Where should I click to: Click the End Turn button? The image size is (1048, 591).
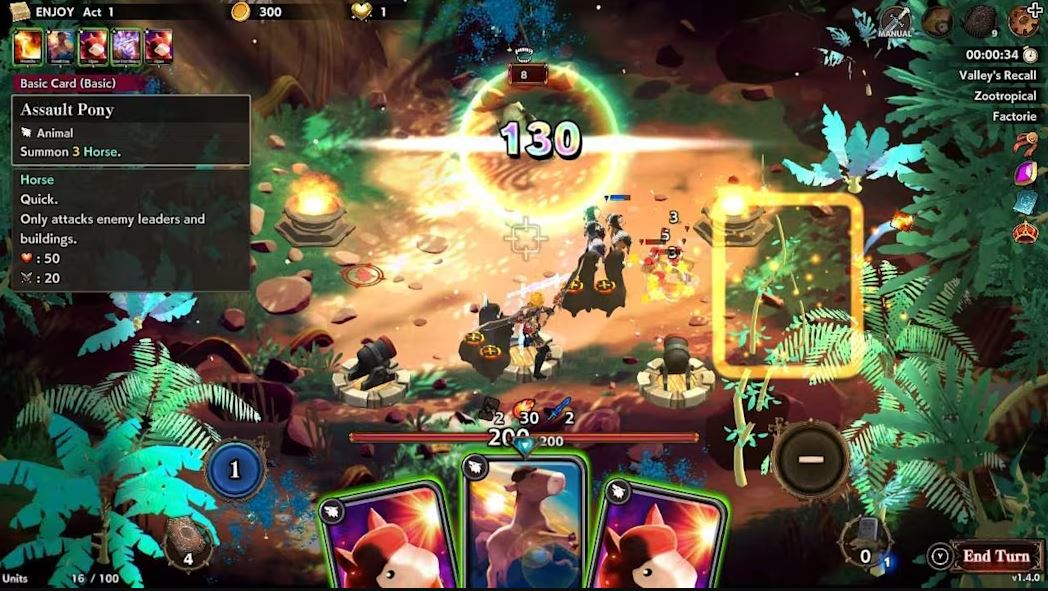pos(995,556)
